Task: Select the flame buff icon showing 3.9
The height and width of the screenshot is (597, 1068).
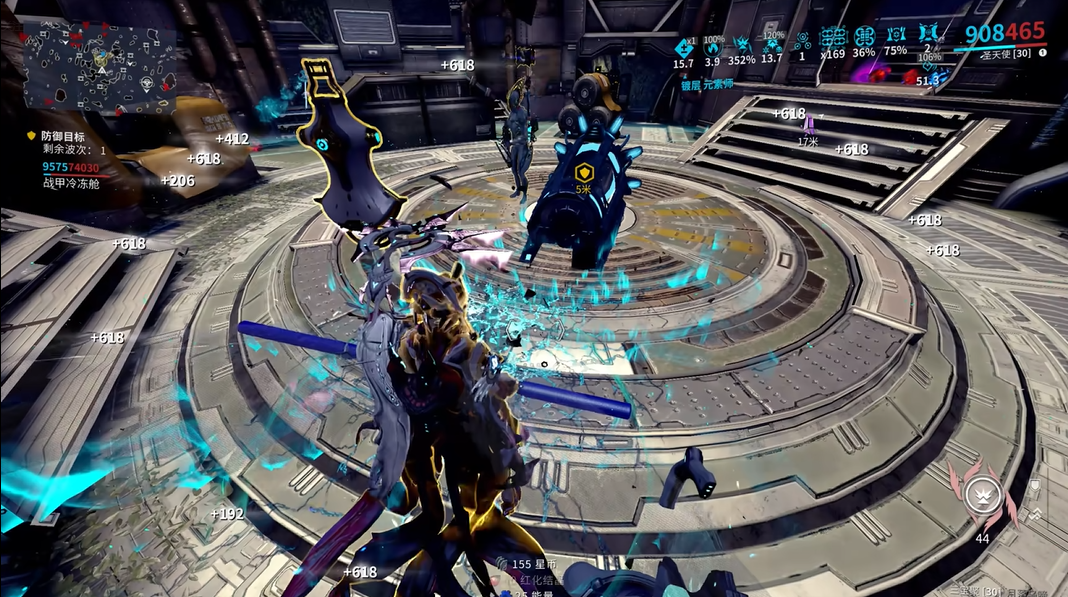Action: click(713, 46)
